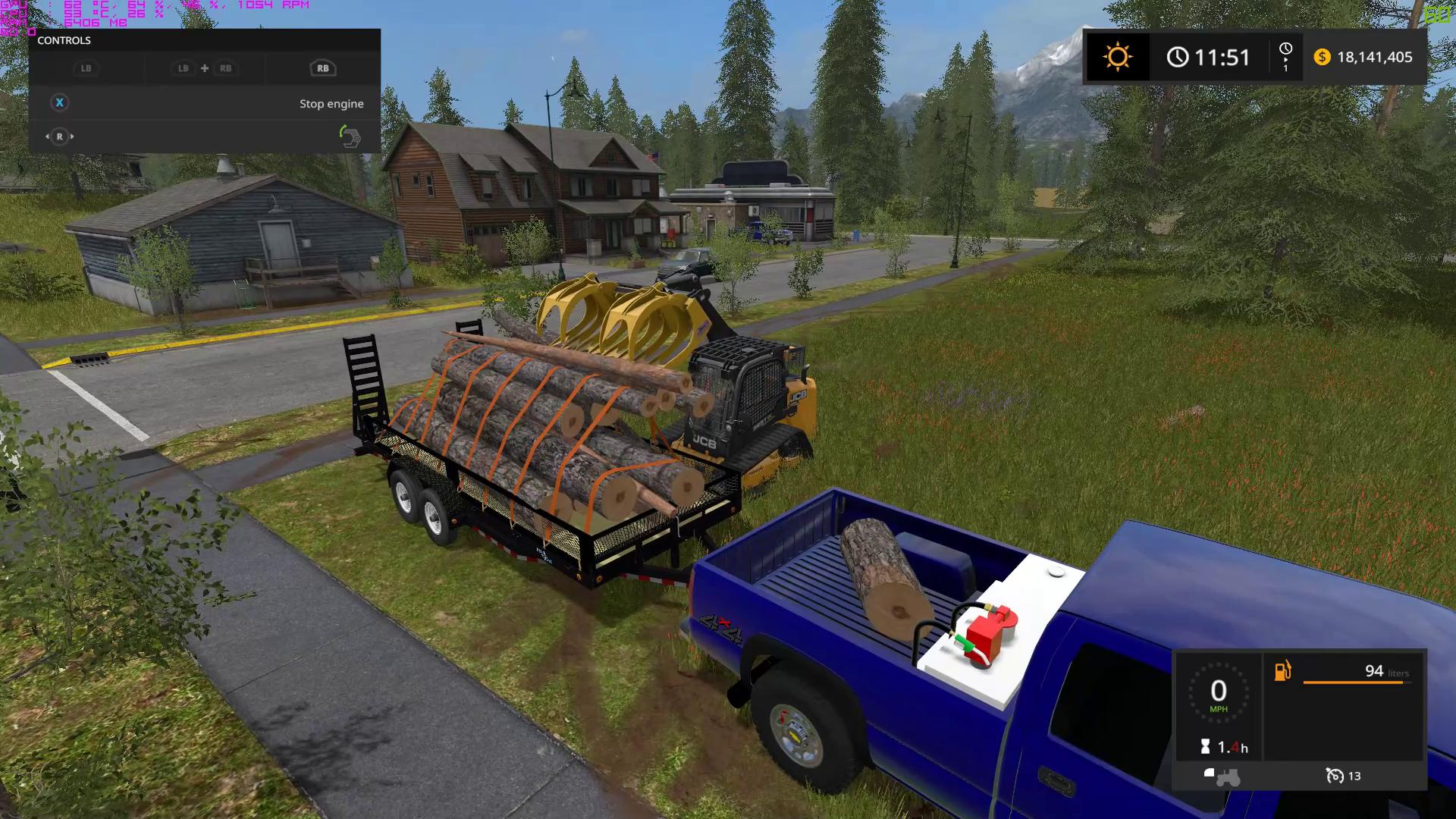The width and height of the screenshot is (1456, 819).
Task: Click the sunny weather icon
Action: point(1117,57)
